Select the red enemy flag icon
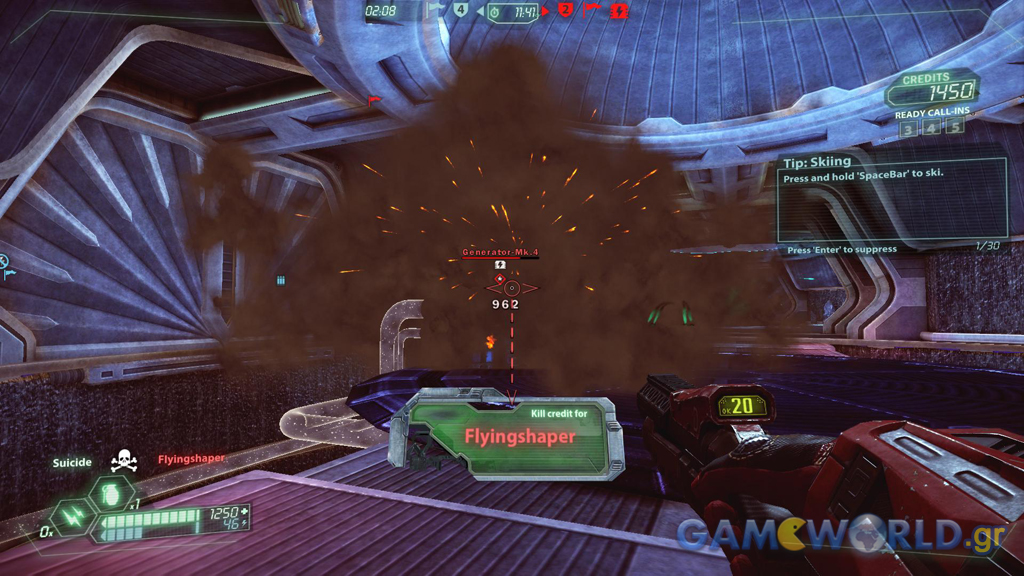The width and height of the screenshot is (1024, 576). pos(591,11)
